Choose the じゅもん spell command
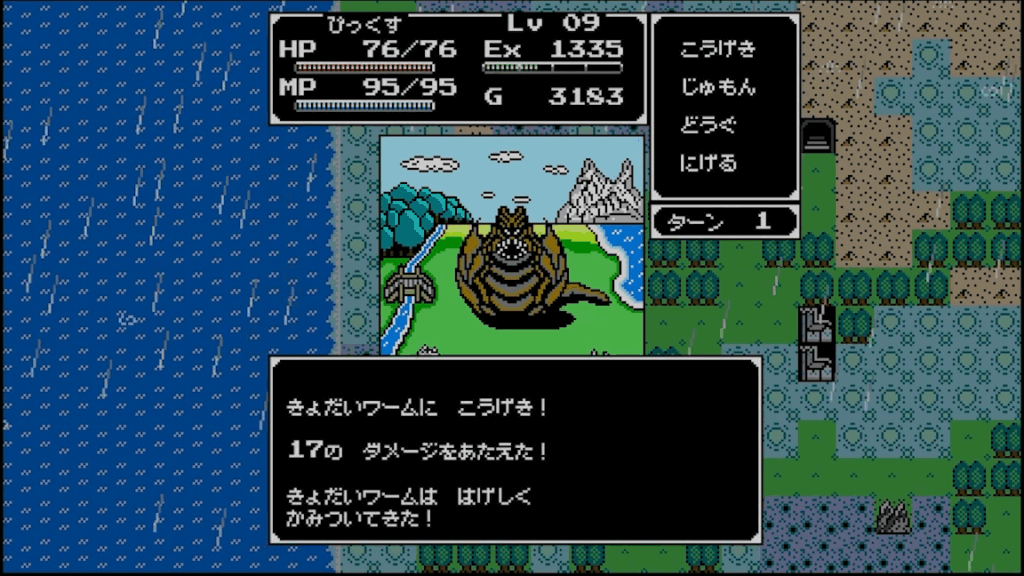 [717, 87]
